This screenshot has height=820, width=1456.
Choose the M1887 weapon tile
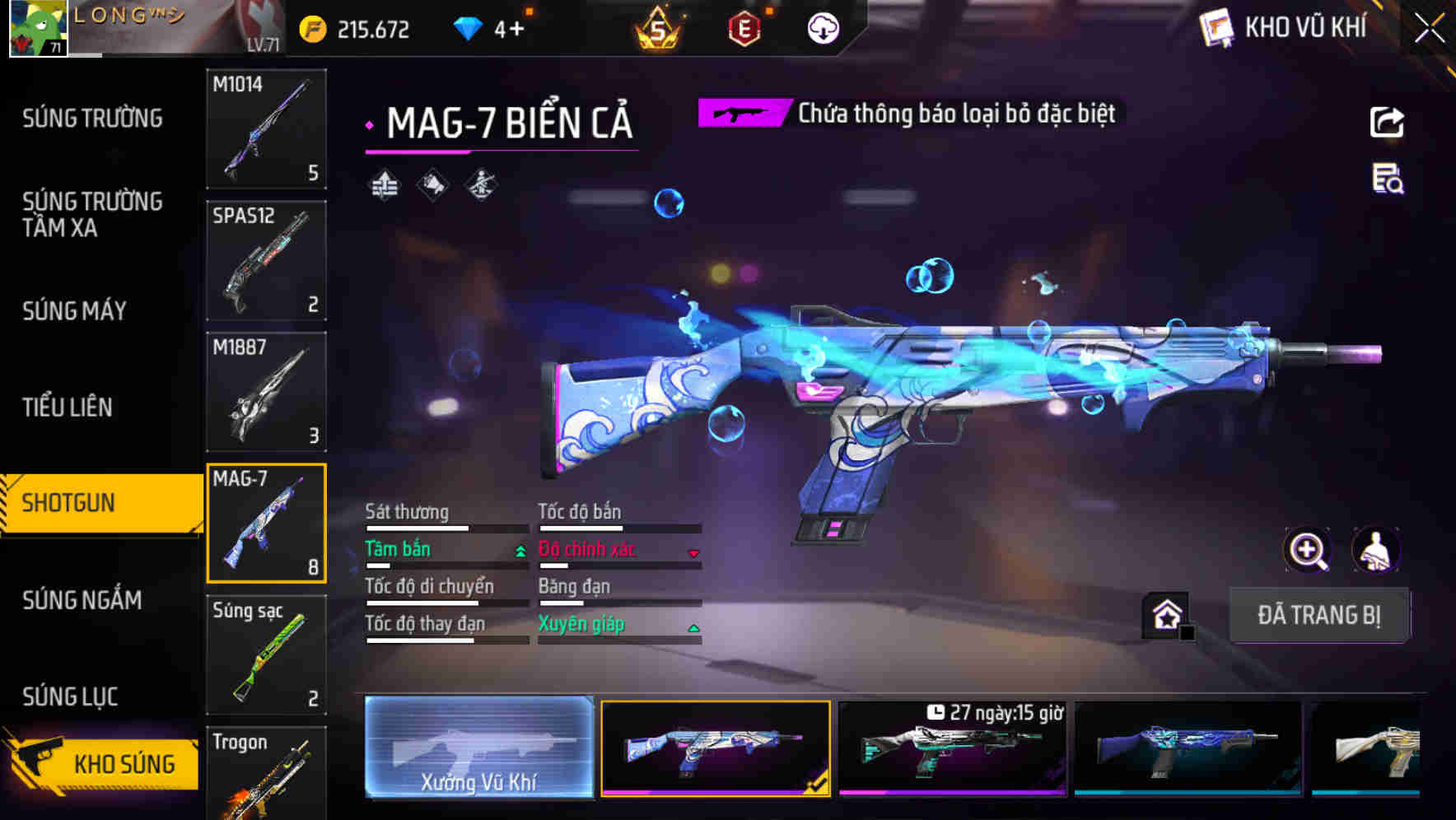tap(266, 392)
